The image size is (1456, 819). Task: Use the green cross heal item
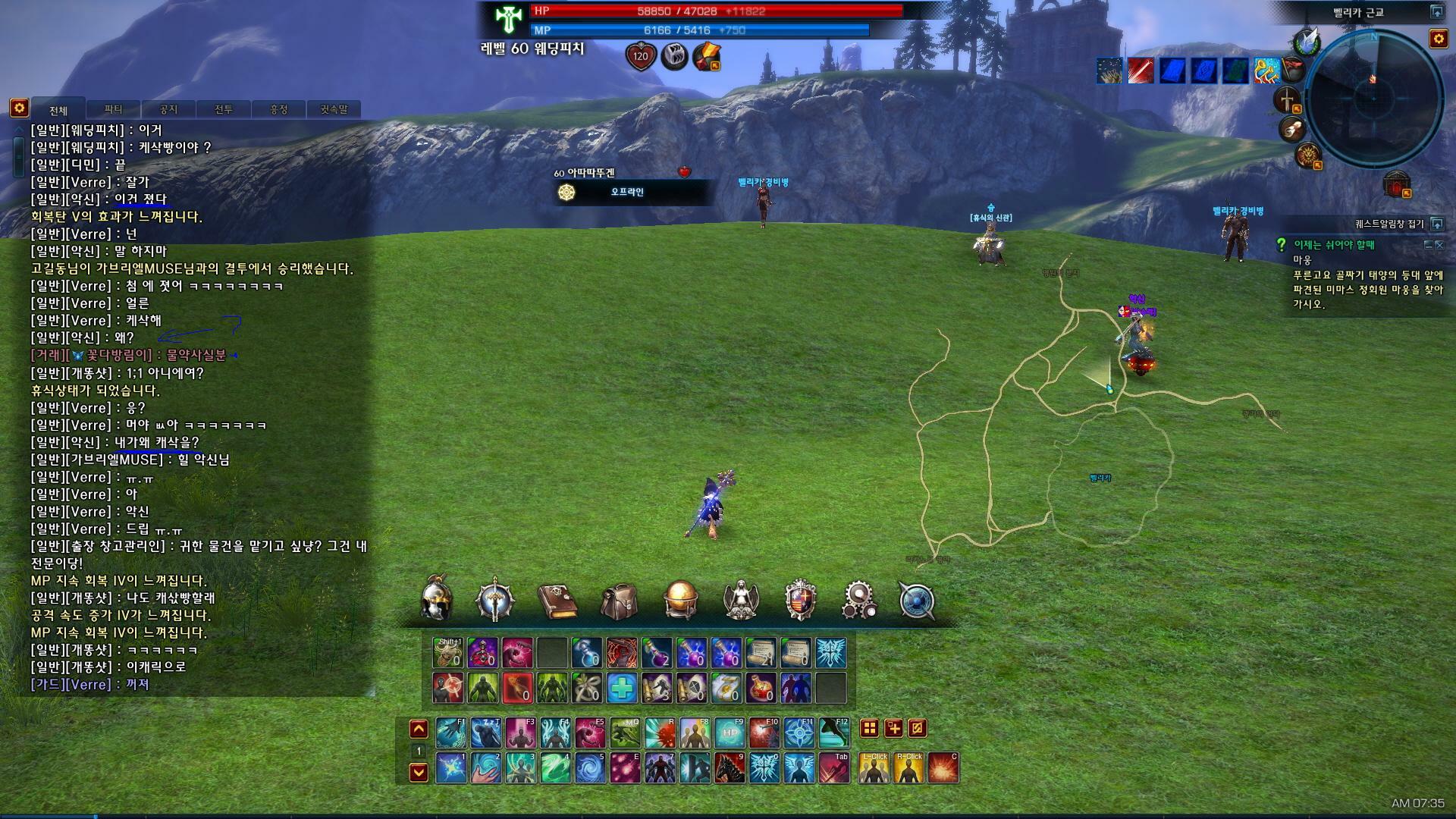(622, 688)
